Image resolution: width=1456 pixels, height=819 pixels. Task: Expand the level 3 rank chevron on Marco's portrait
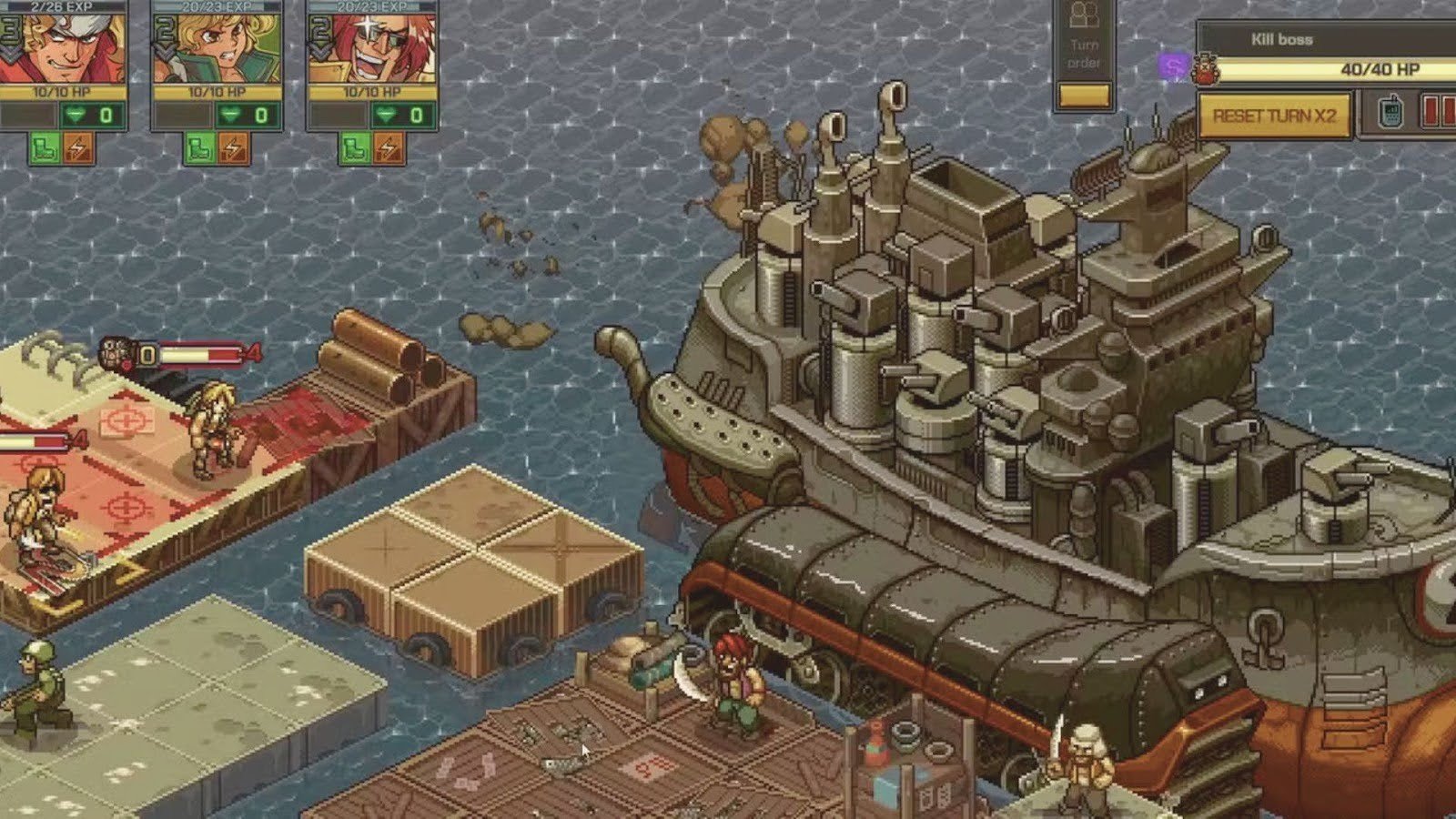[11, 35]
